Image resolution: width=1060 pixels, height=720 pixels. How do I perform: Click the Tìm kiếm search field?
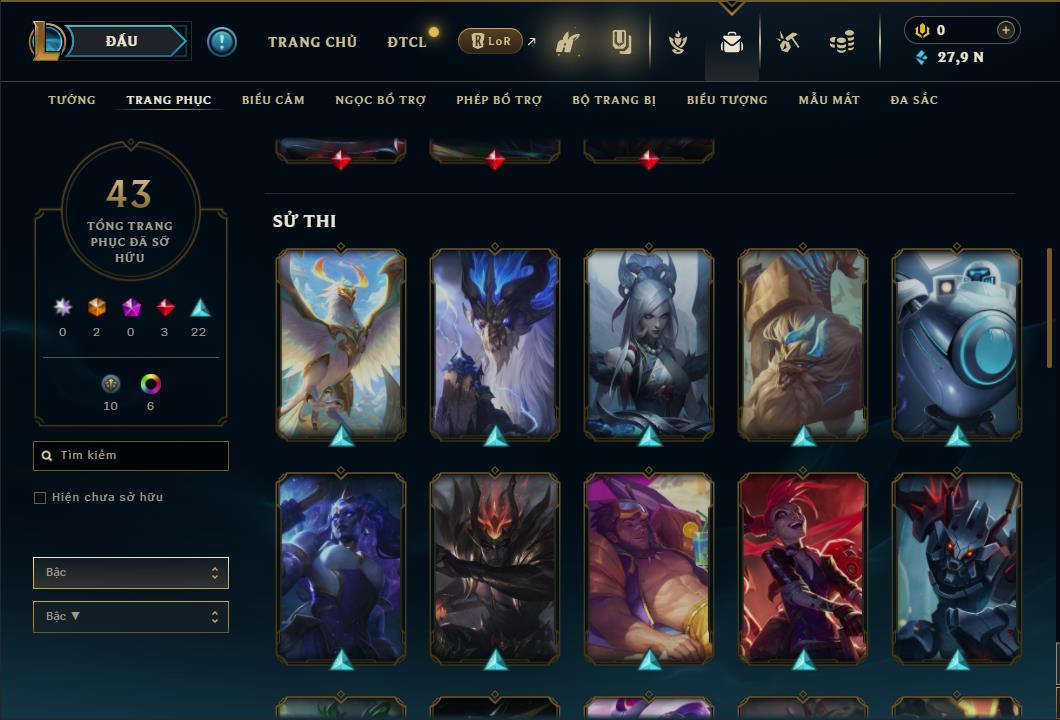(131, 456)
